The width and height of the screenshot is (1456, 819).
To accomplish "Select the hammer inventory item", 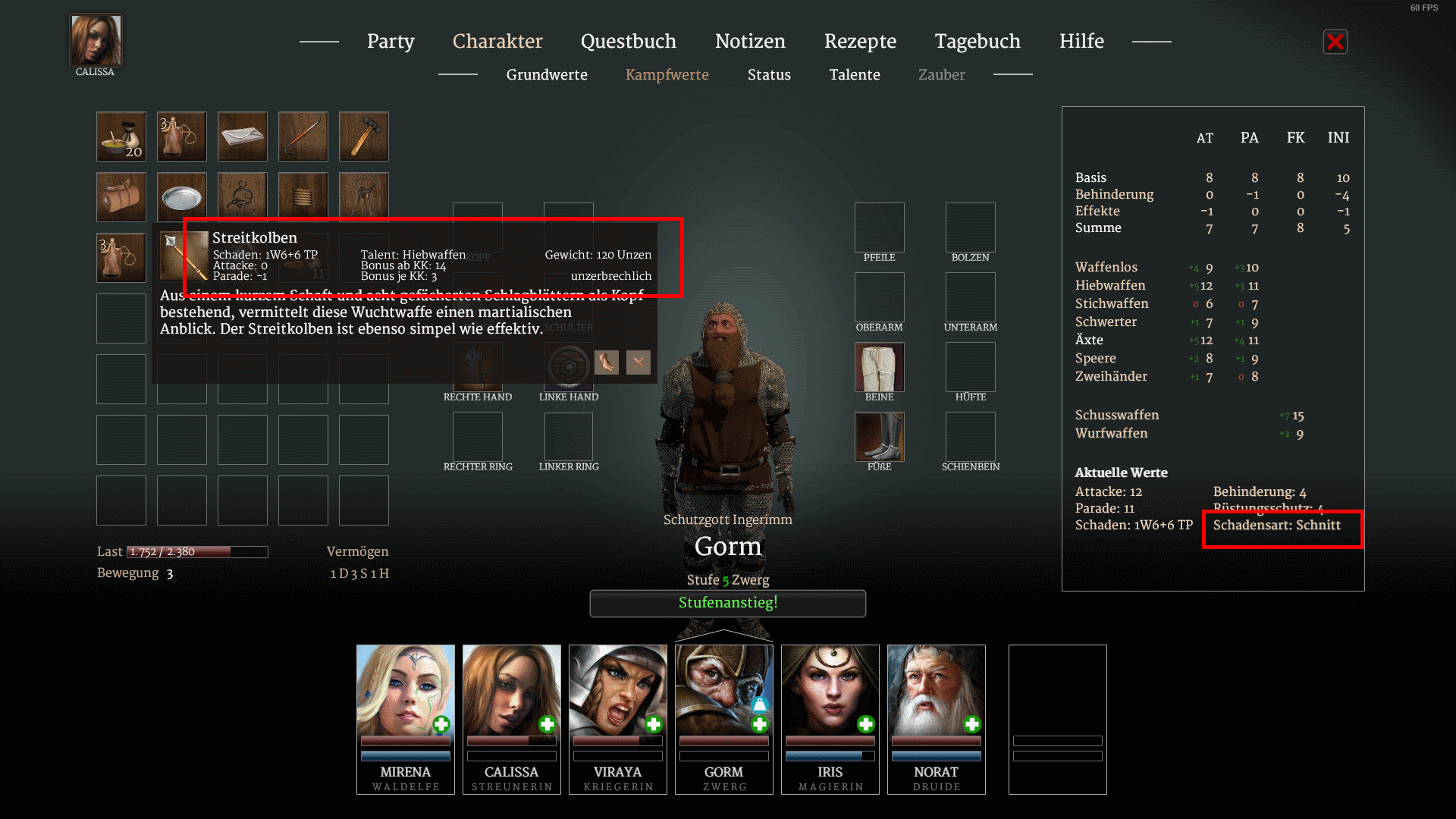I will point(364,136).
